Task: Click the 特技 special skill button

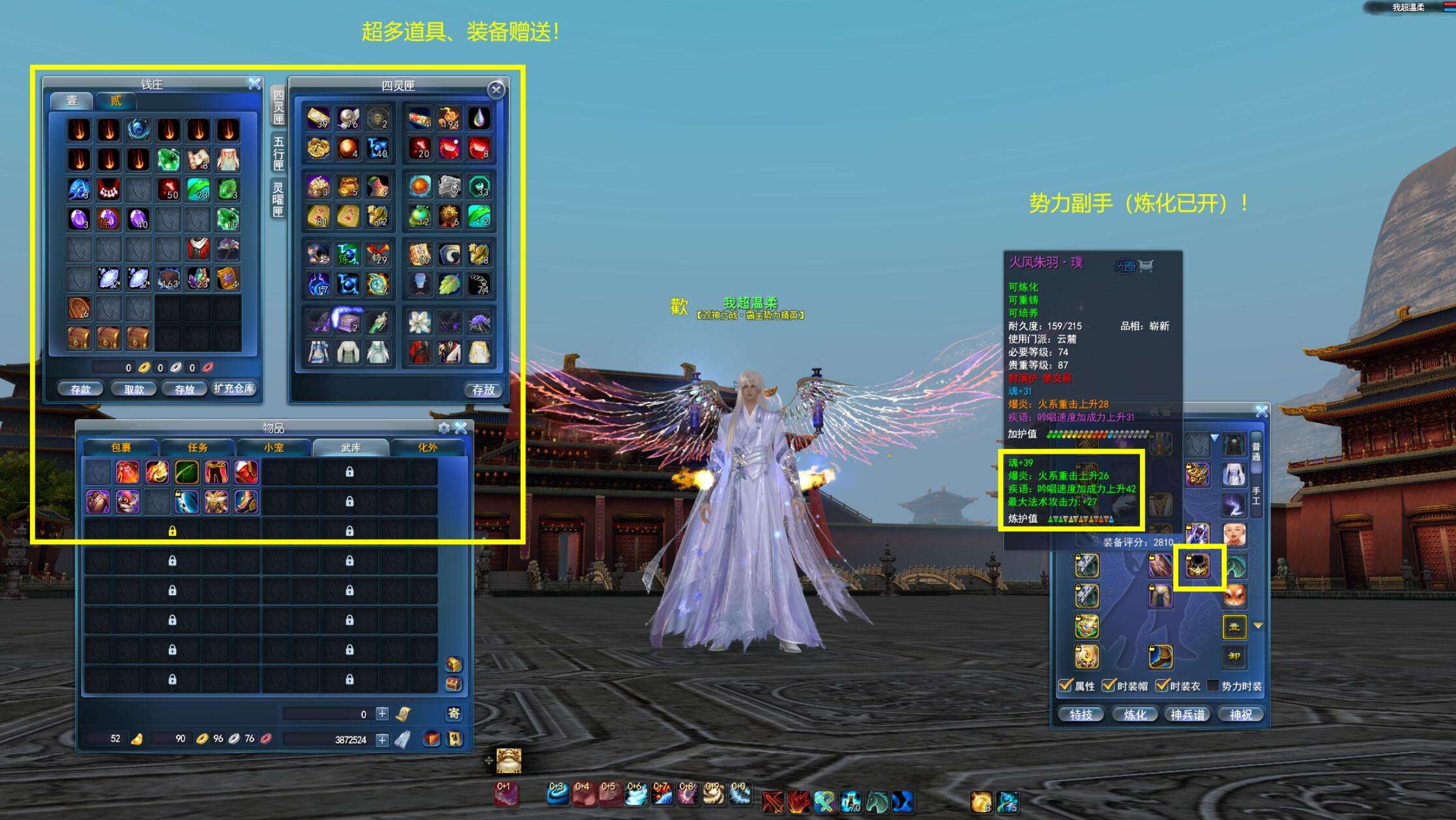Action: 1081,715
